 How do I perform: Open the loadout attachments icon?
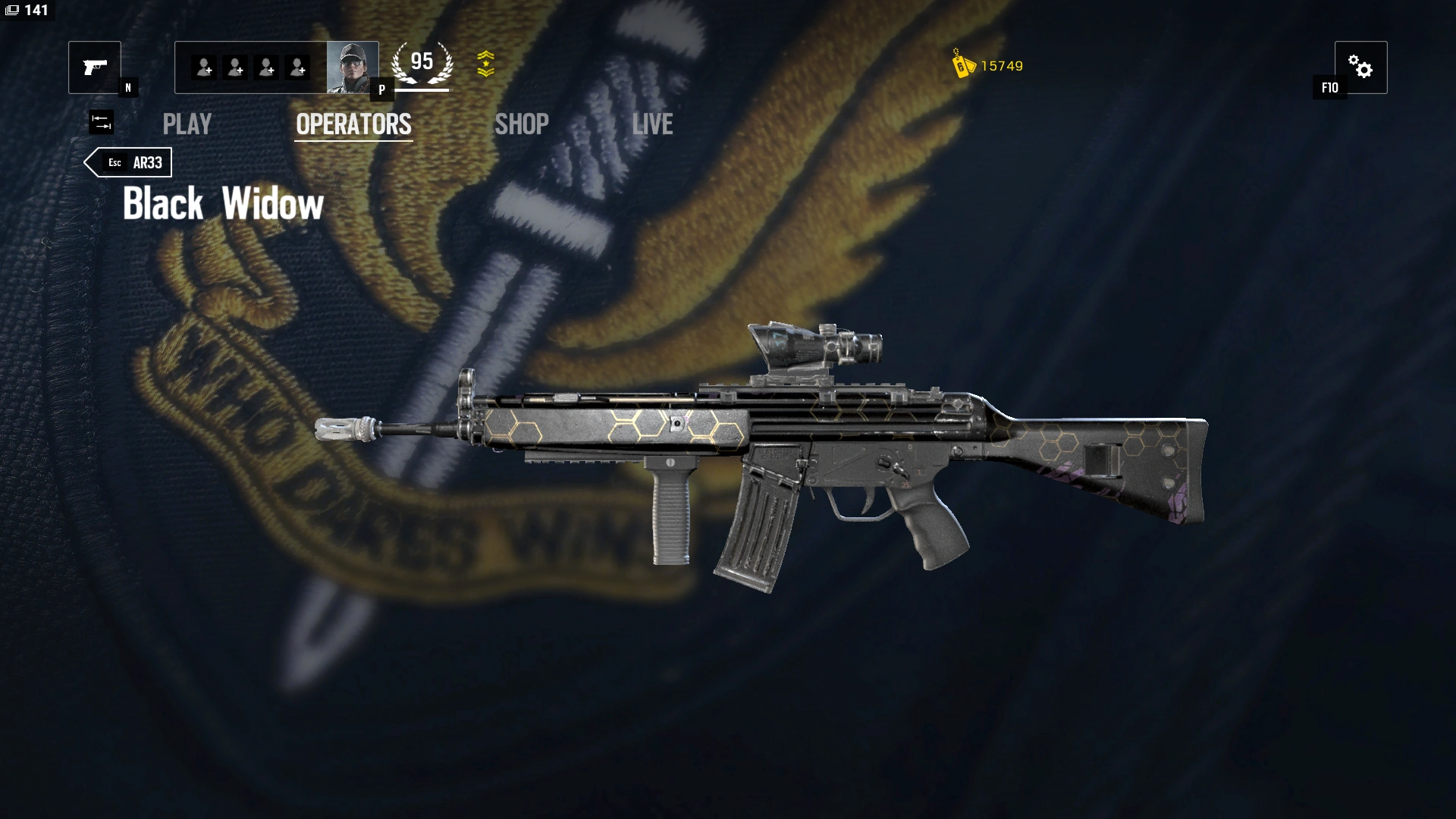tap(101, 121)
